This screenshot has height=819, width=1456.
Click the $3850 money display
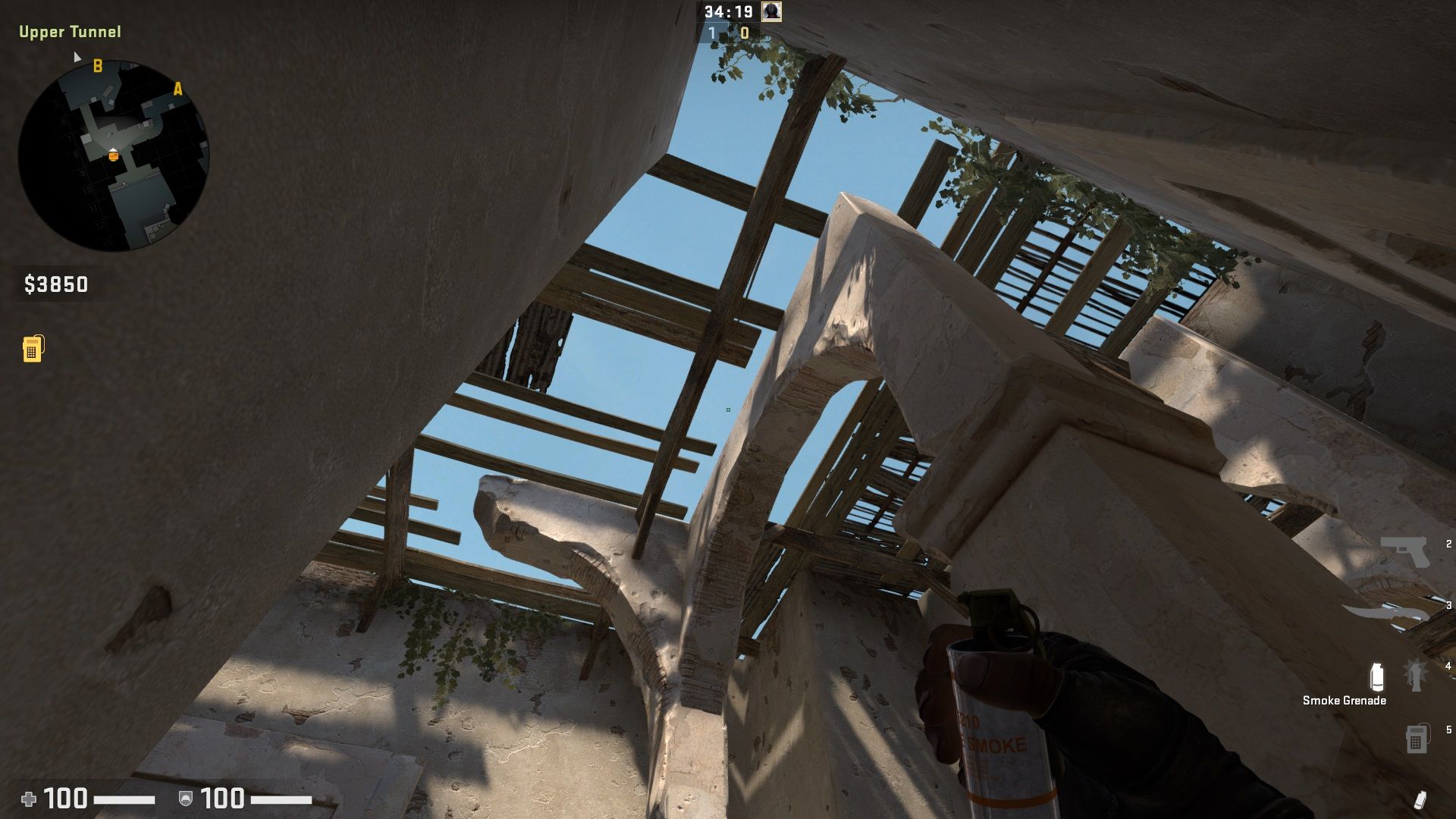click(55, 286)
